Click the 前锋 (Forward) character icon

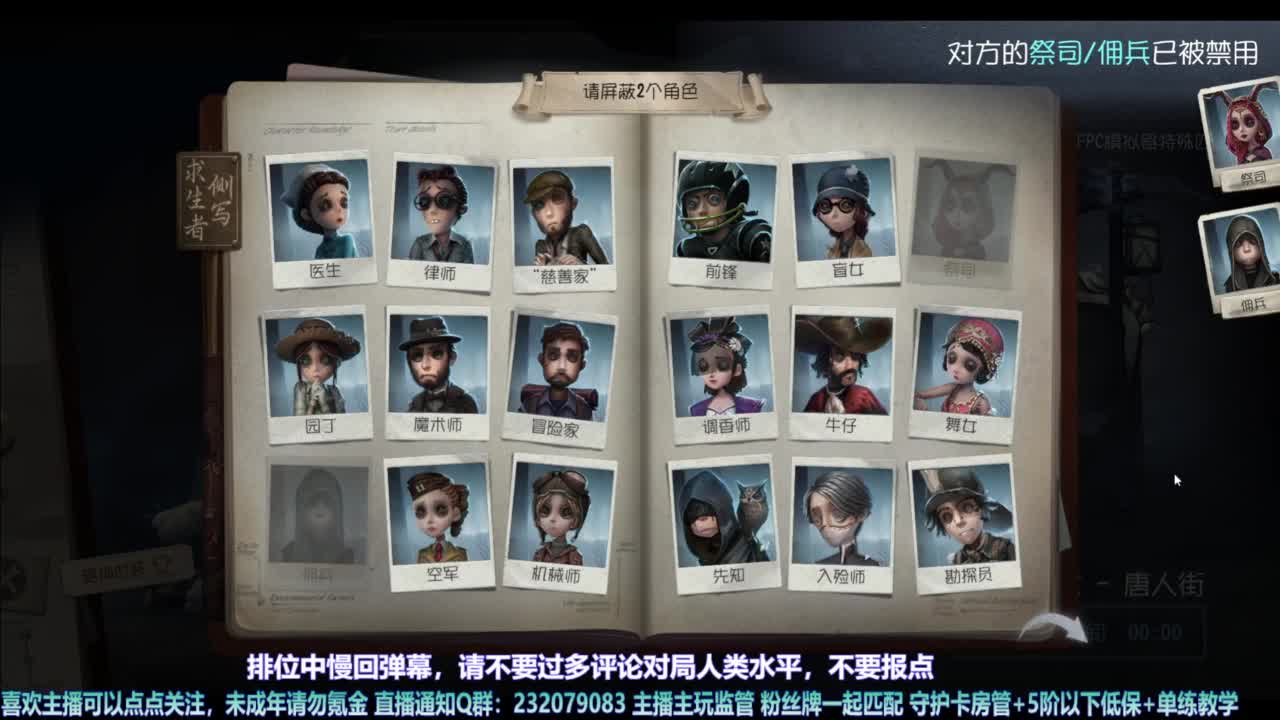(x=720, y=210)
